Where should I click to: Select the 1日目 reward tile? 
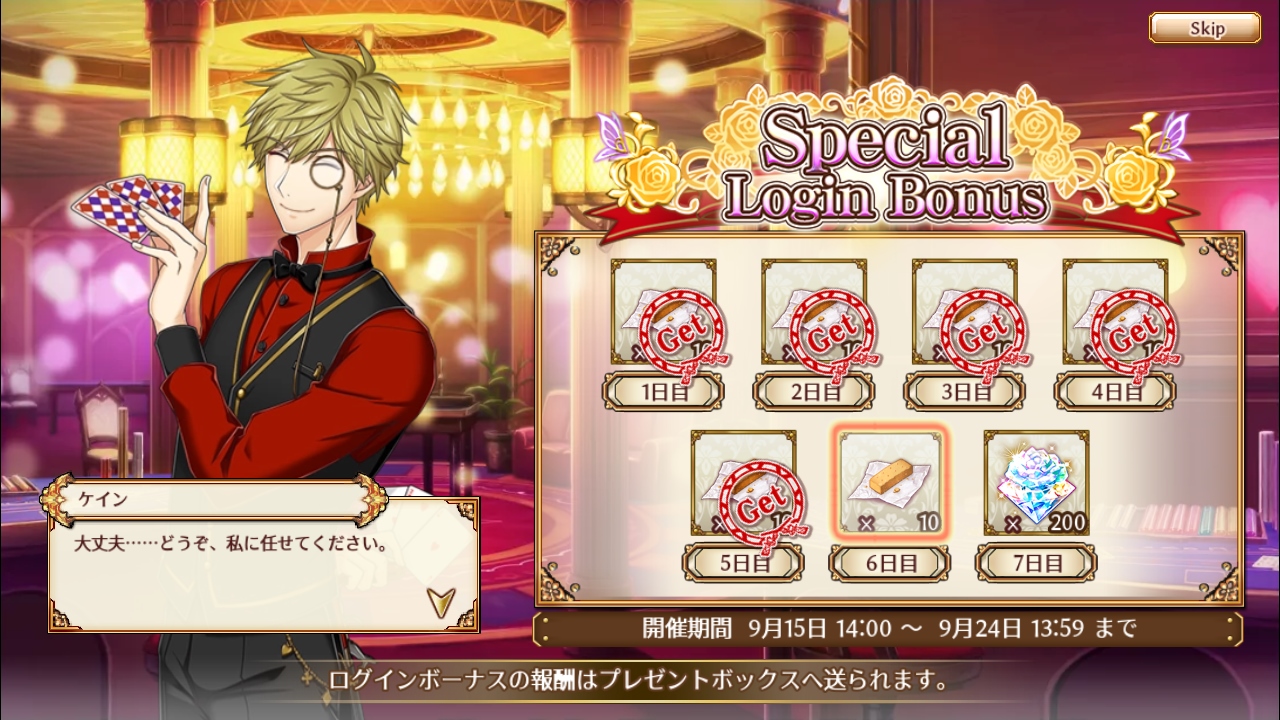click(663, 312)
